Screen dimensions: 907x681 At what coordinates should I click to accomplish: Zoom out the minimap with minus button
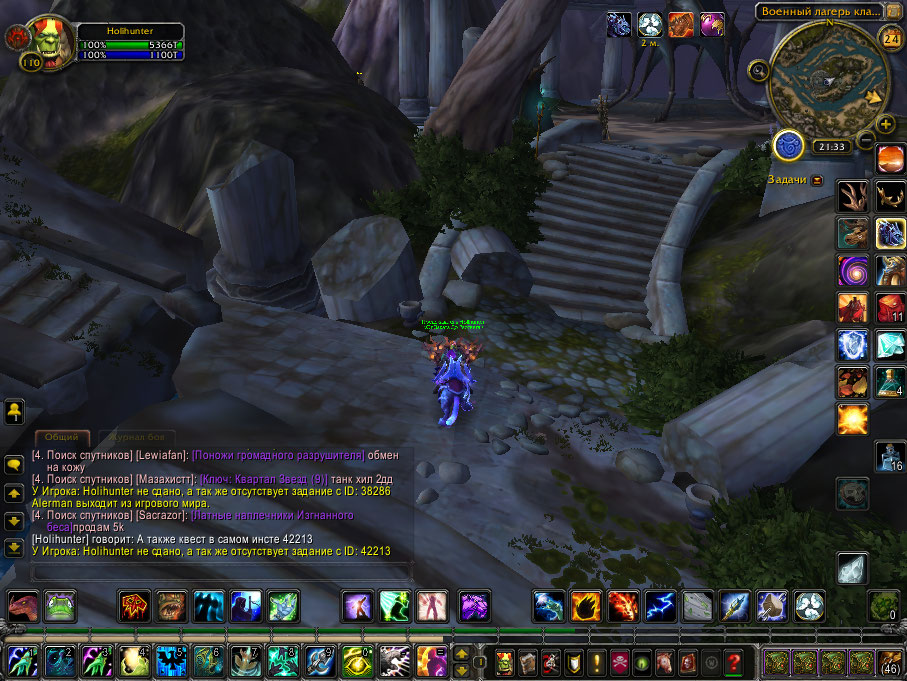(x=866, y=139)
